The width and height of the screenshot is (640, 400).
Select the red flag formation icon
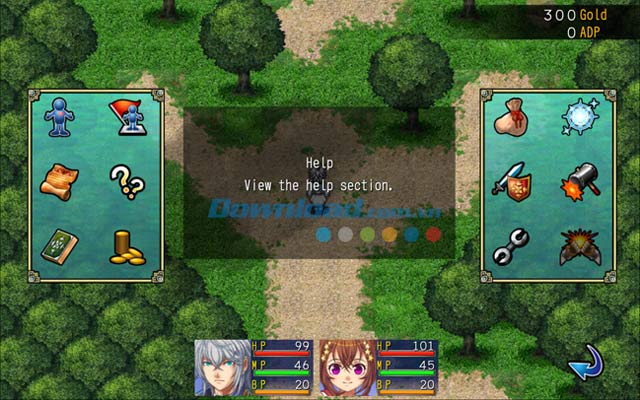pyautogui.click(x=125, y=119)
